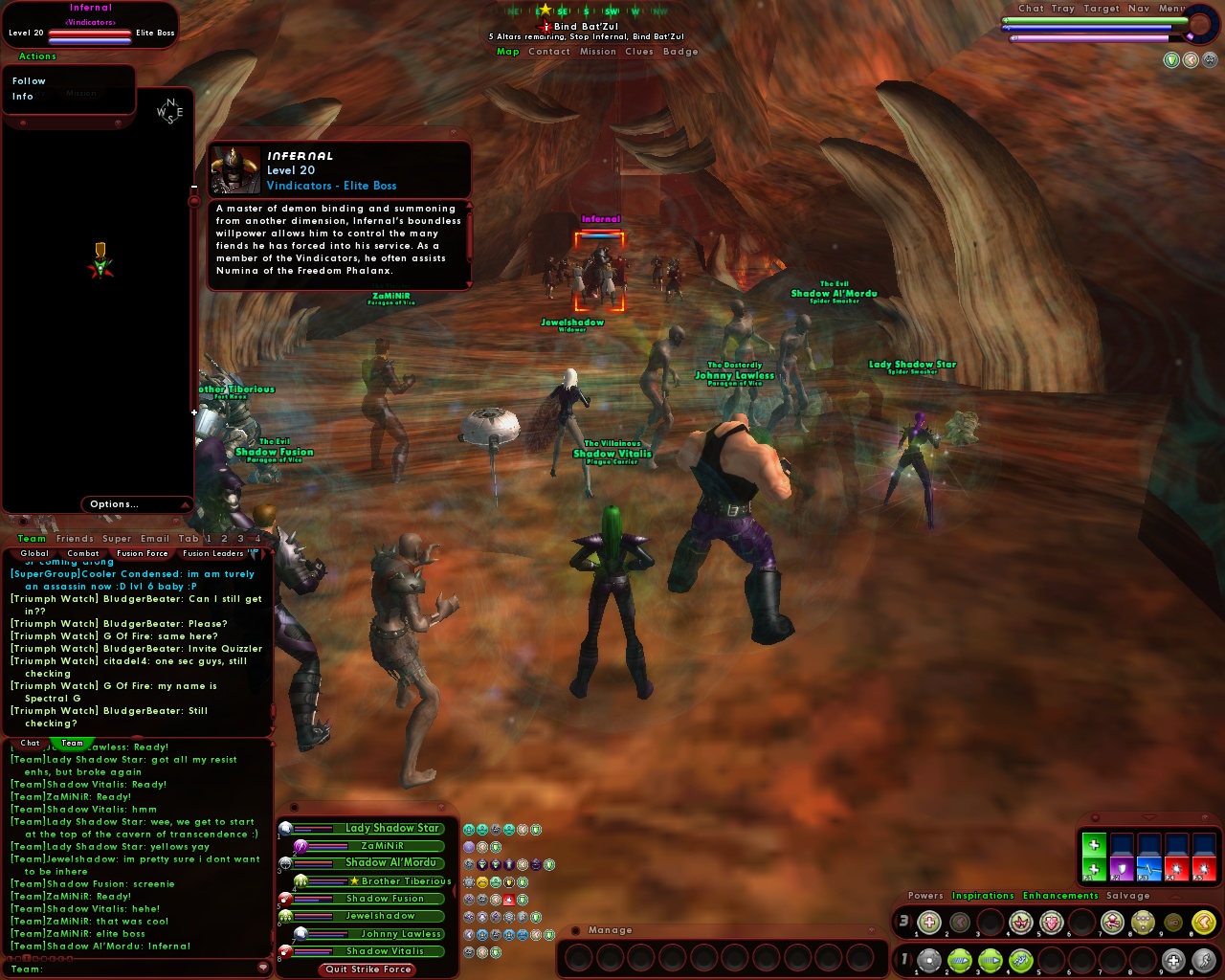The image size is (1225, 980).
Task: Select the yellow coin power at end of tray 3
Action: point(1204,922)
